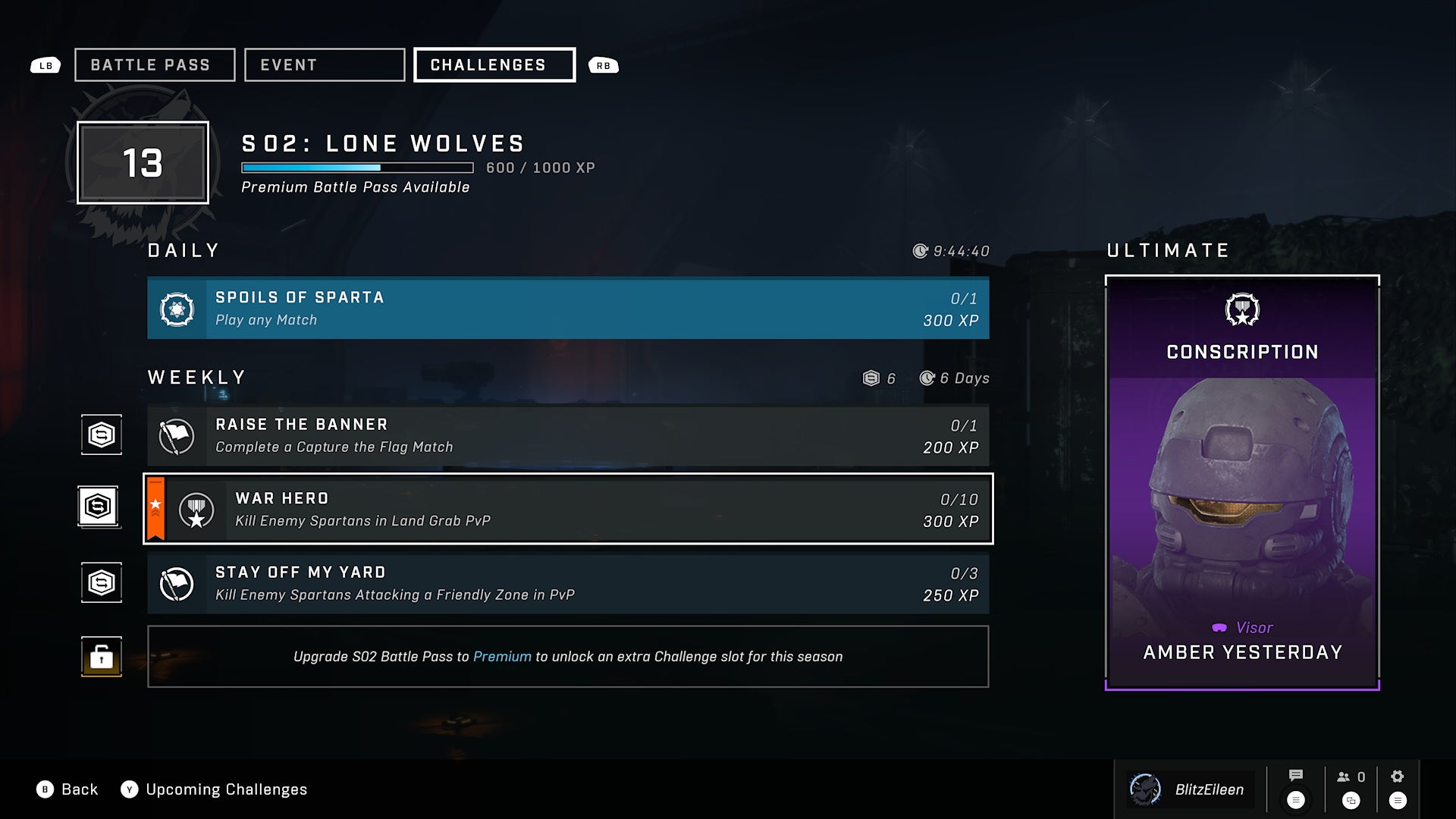The image size is (1456, 819).
Task: Click the 600/1000 XP progress bar
Action: [356, 165]
